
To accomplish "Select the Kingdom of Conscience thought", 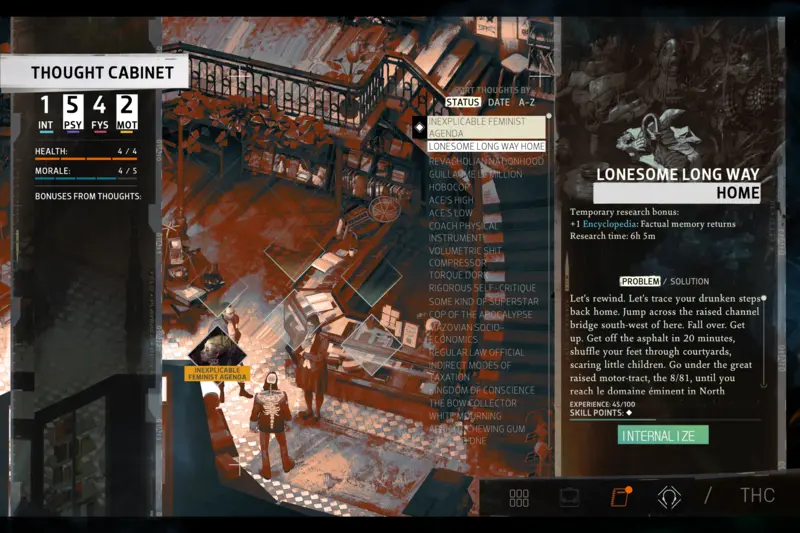I will click(481, 390).
